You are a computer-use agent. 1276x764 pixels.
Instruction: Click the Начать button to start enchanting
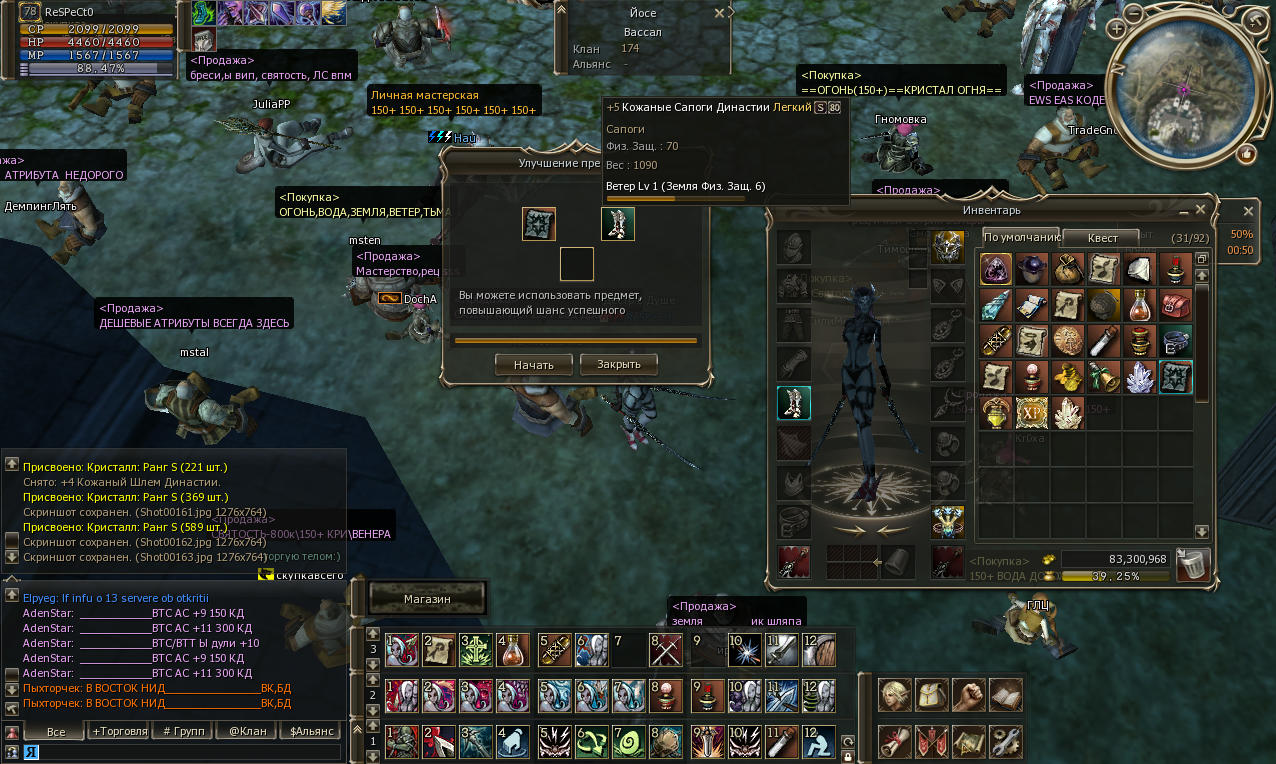[x=533, y=365]
